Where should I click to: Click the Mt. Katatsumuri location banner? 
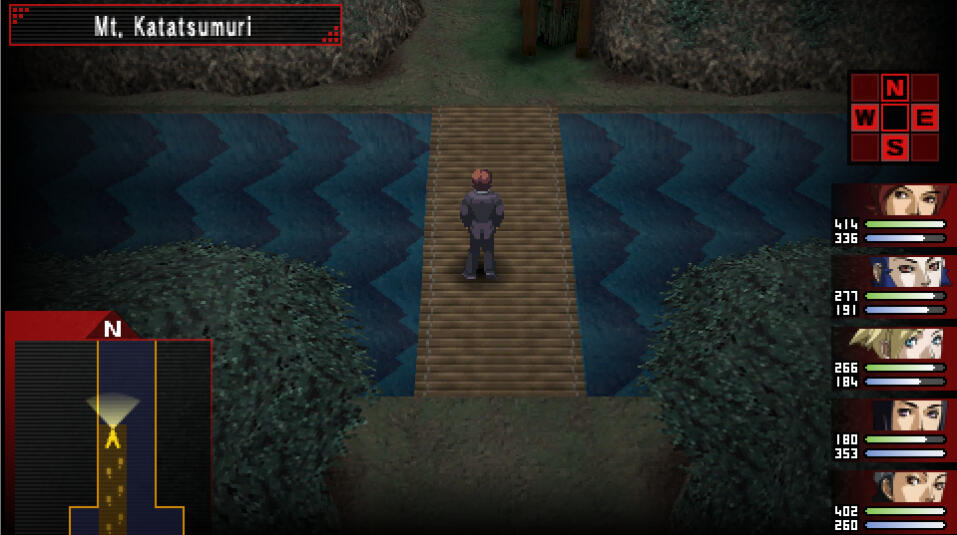pyautogui.click(x=175, y=26)
